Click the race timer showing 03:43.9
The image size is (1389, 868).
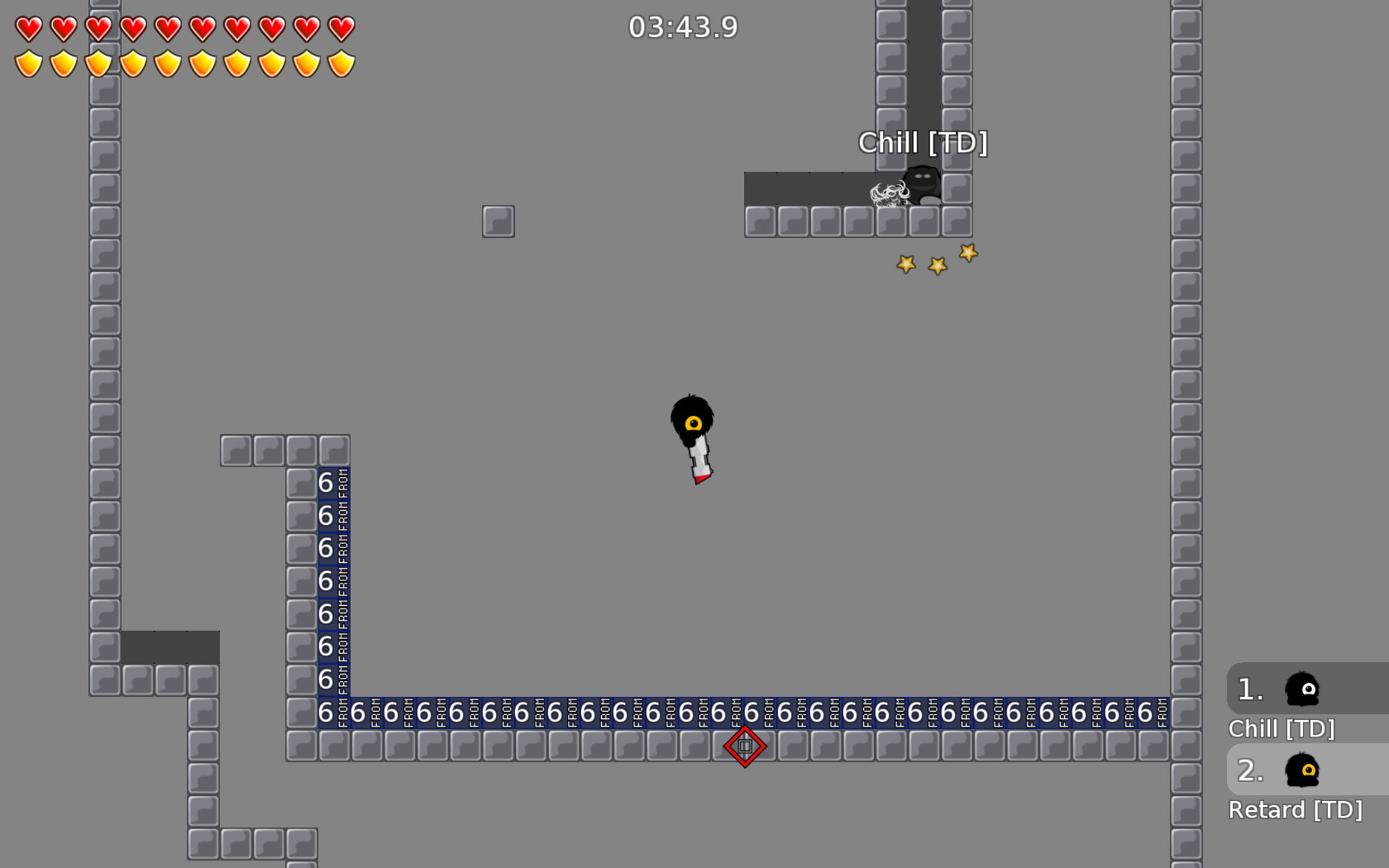point(684,27)
